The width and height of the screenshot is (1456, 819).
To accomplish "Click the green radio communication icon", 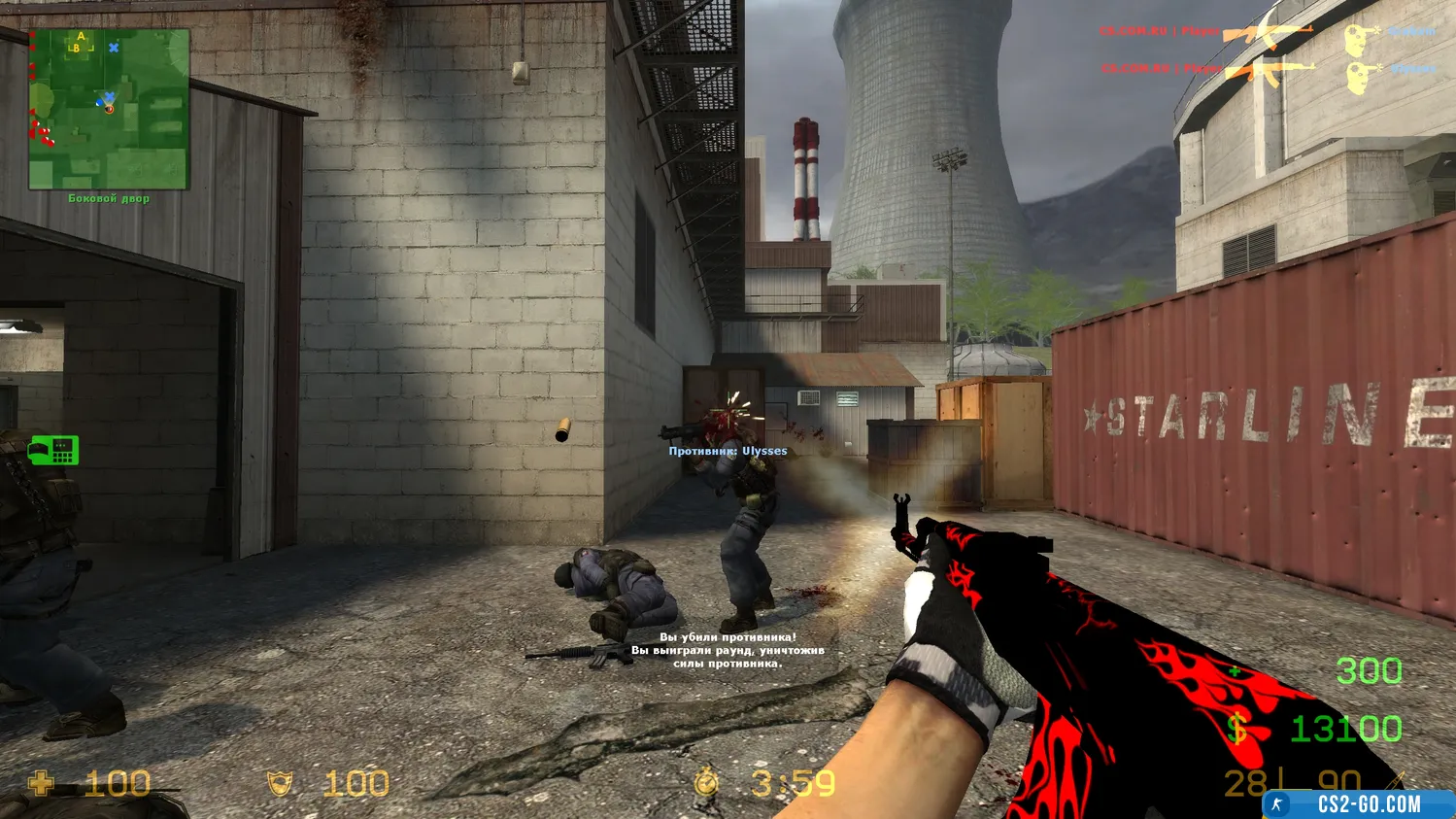I will [53, 451].
